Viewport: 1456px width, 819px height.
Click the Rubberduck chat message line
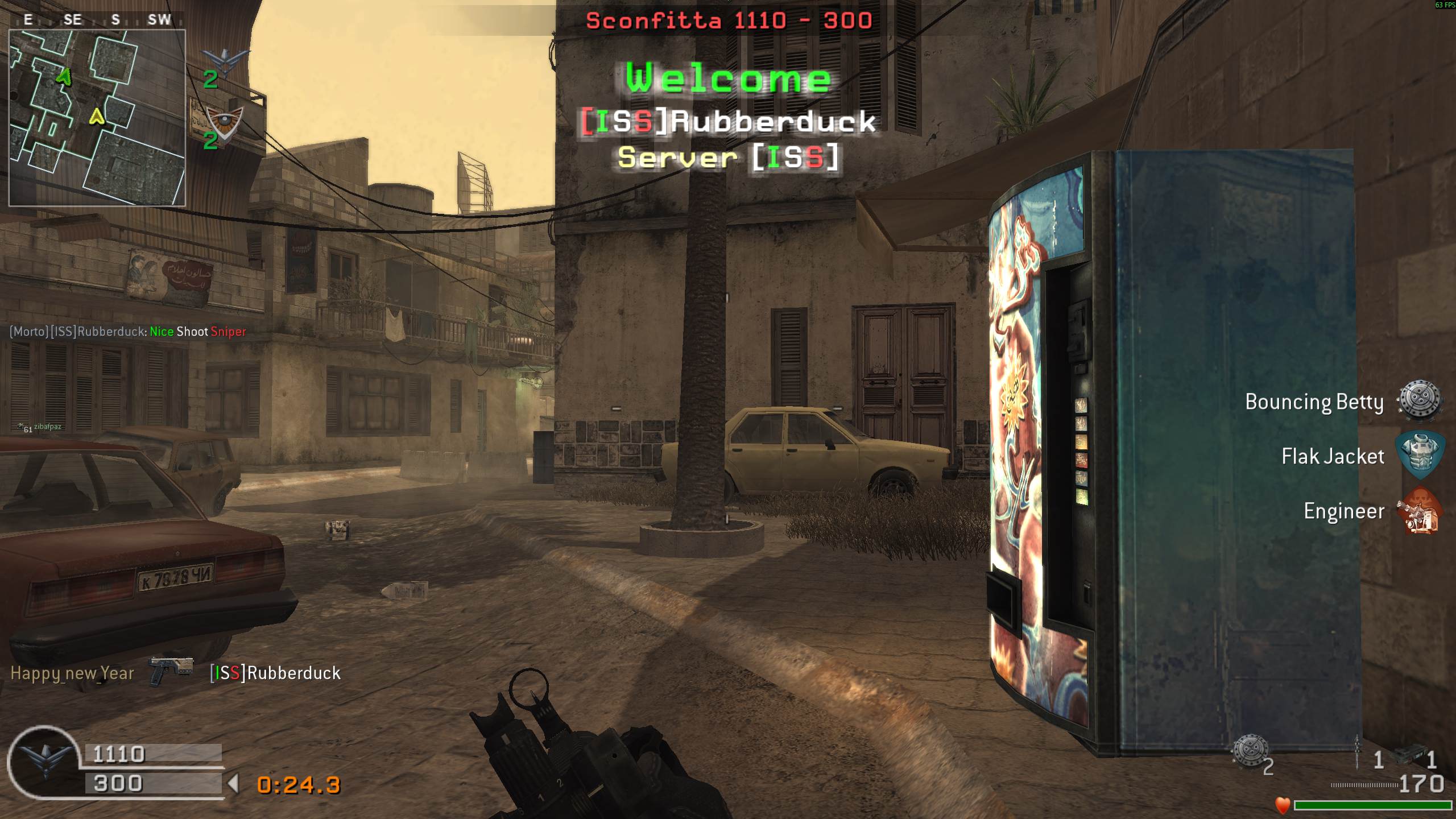(128, 332)
